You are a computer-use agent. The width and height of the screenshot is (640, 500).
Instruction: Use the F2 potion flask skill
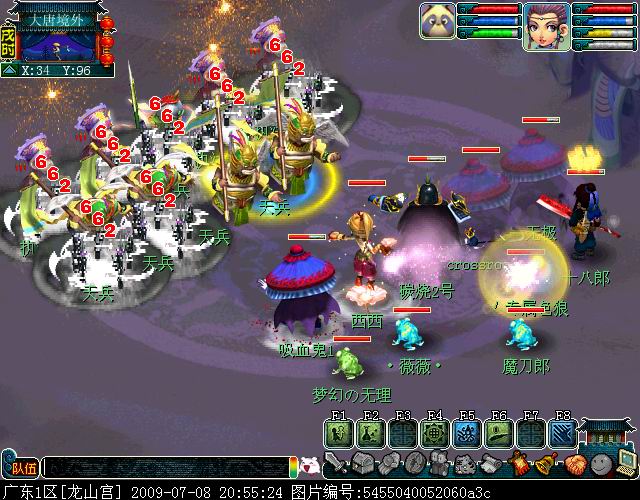pos(371,433)
